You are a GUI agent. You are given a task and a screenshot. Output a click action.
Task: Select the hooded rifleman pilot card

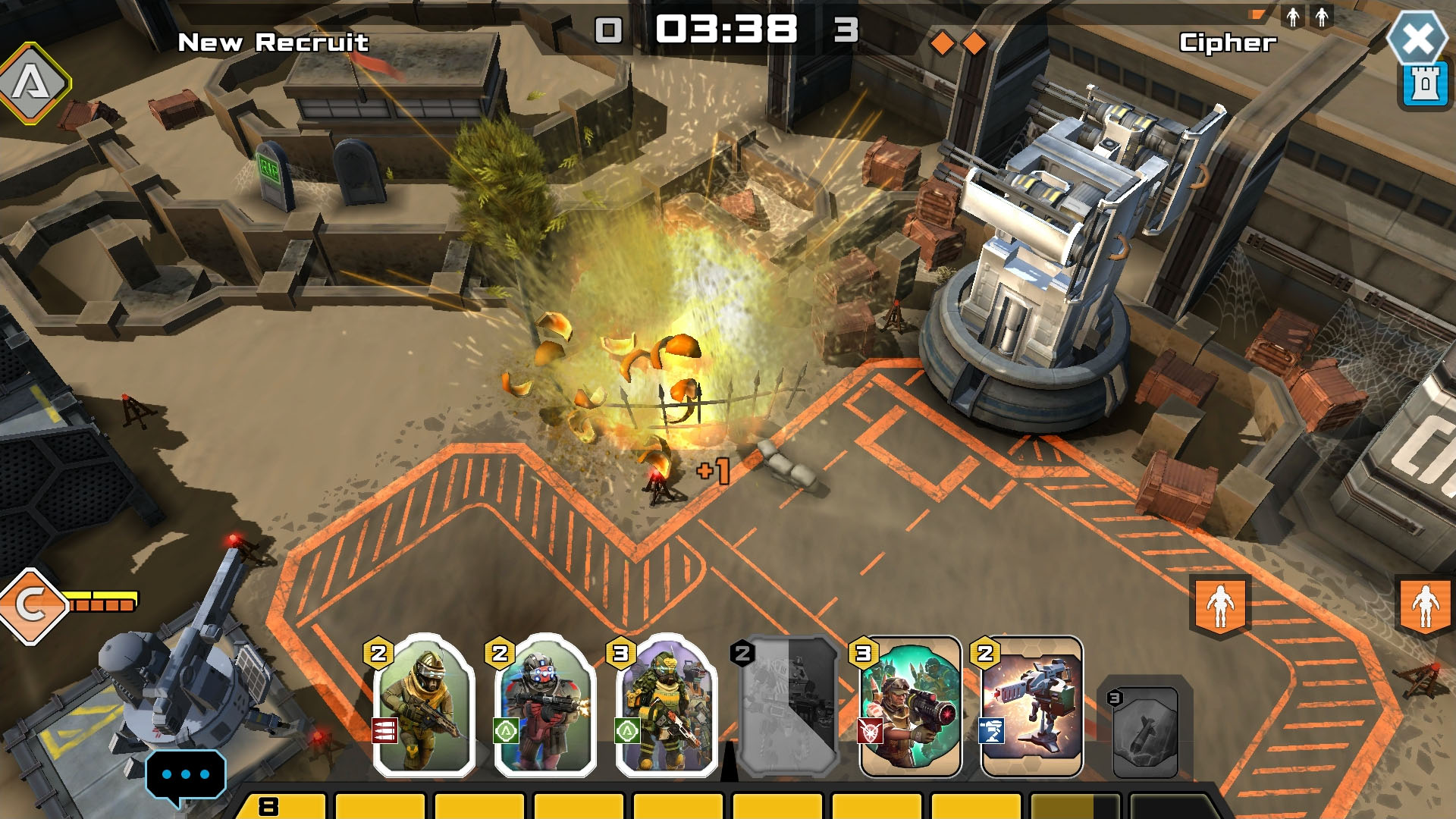click(424, 705)
